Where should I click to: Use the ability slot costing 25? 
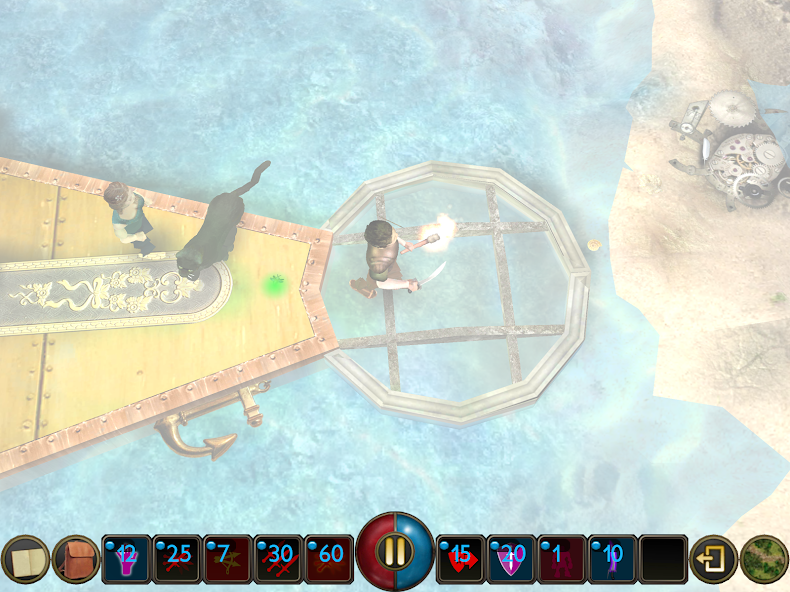tap(178, 559)
